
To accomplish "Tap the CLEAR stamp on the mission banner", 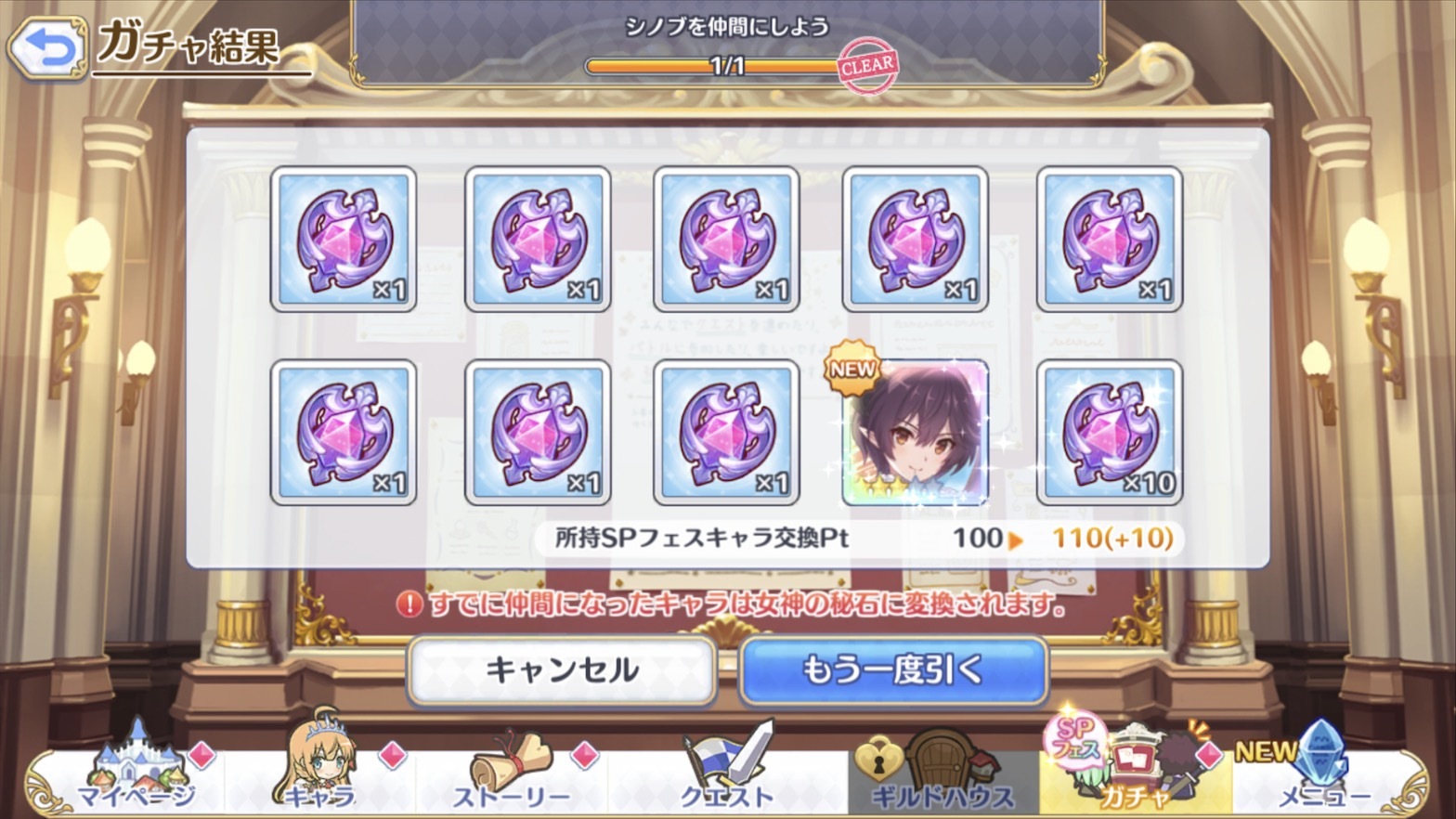I will tap(870, 65).
